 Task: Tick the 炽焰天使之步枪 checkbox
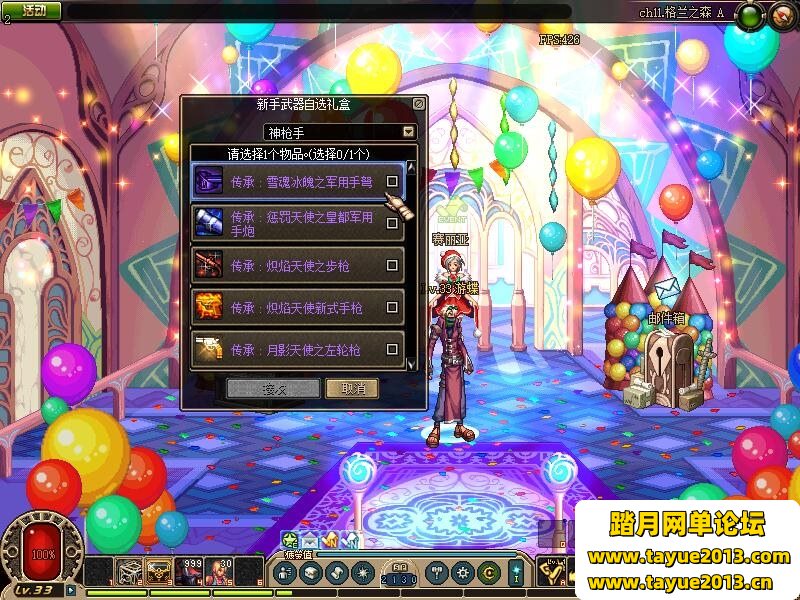tap(393, 266)
